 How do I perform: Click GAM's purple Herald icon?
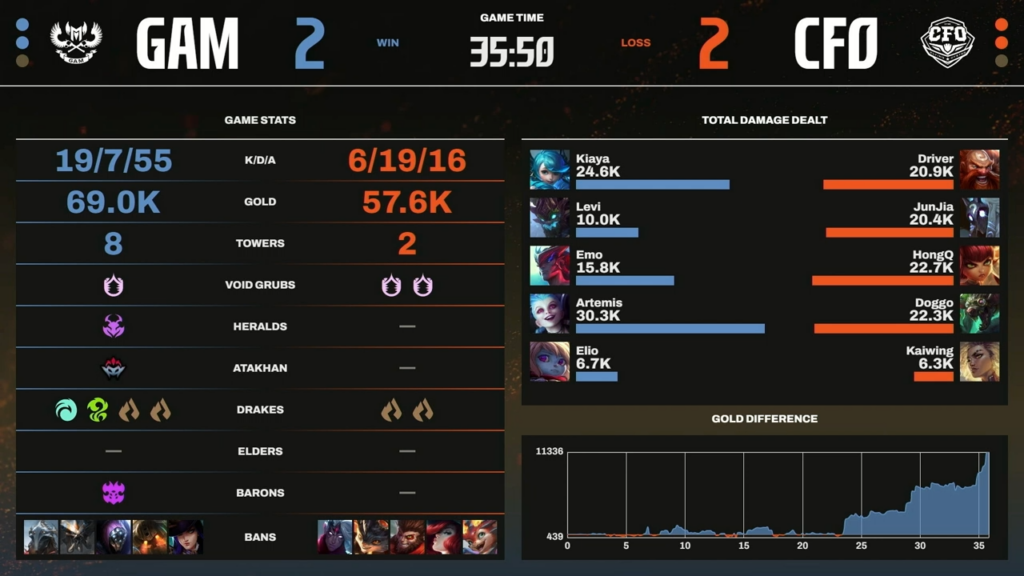(113, 326)
